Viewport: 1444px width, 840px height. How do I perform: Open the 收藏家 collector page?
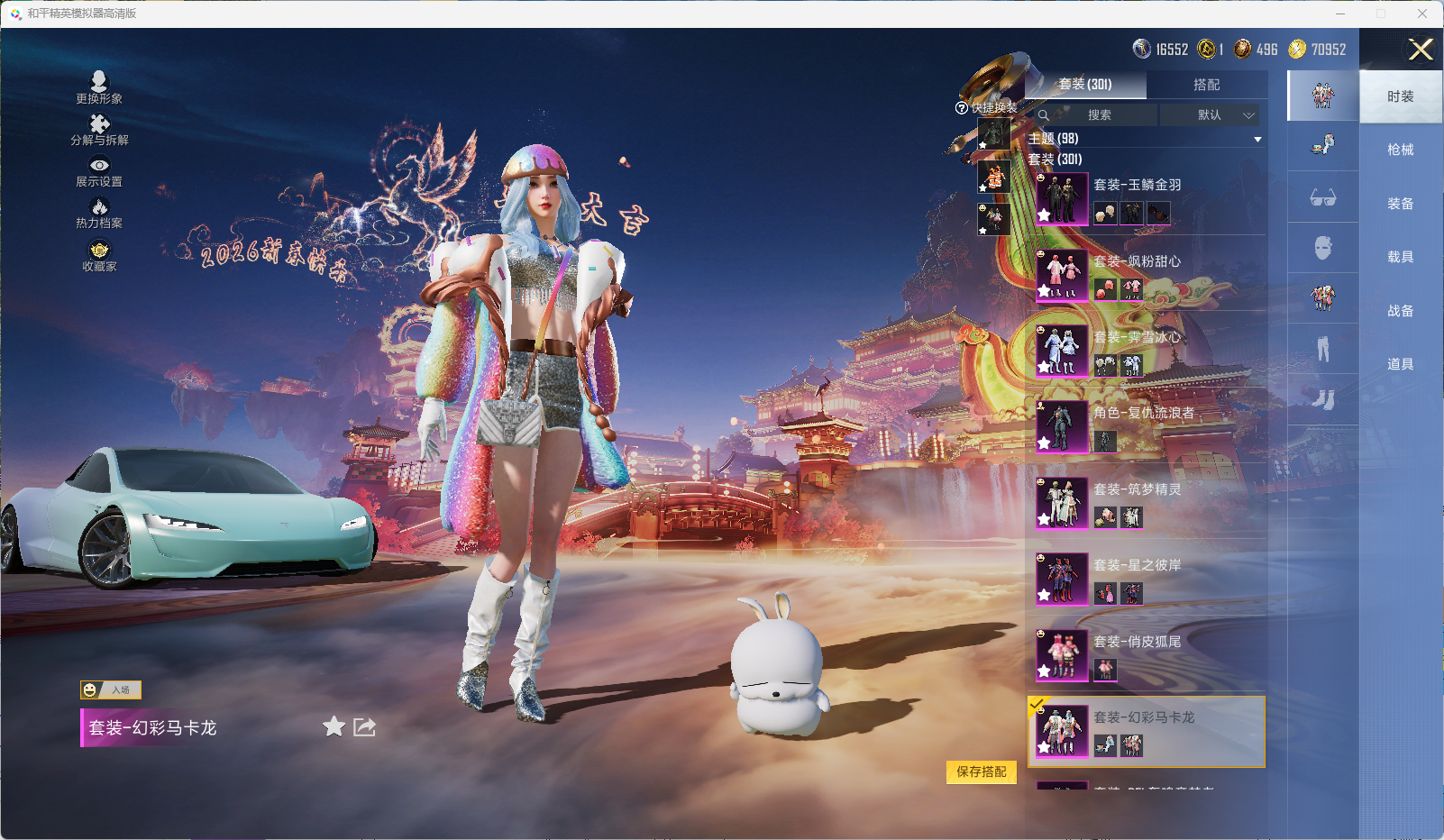(x=99, y=255)
